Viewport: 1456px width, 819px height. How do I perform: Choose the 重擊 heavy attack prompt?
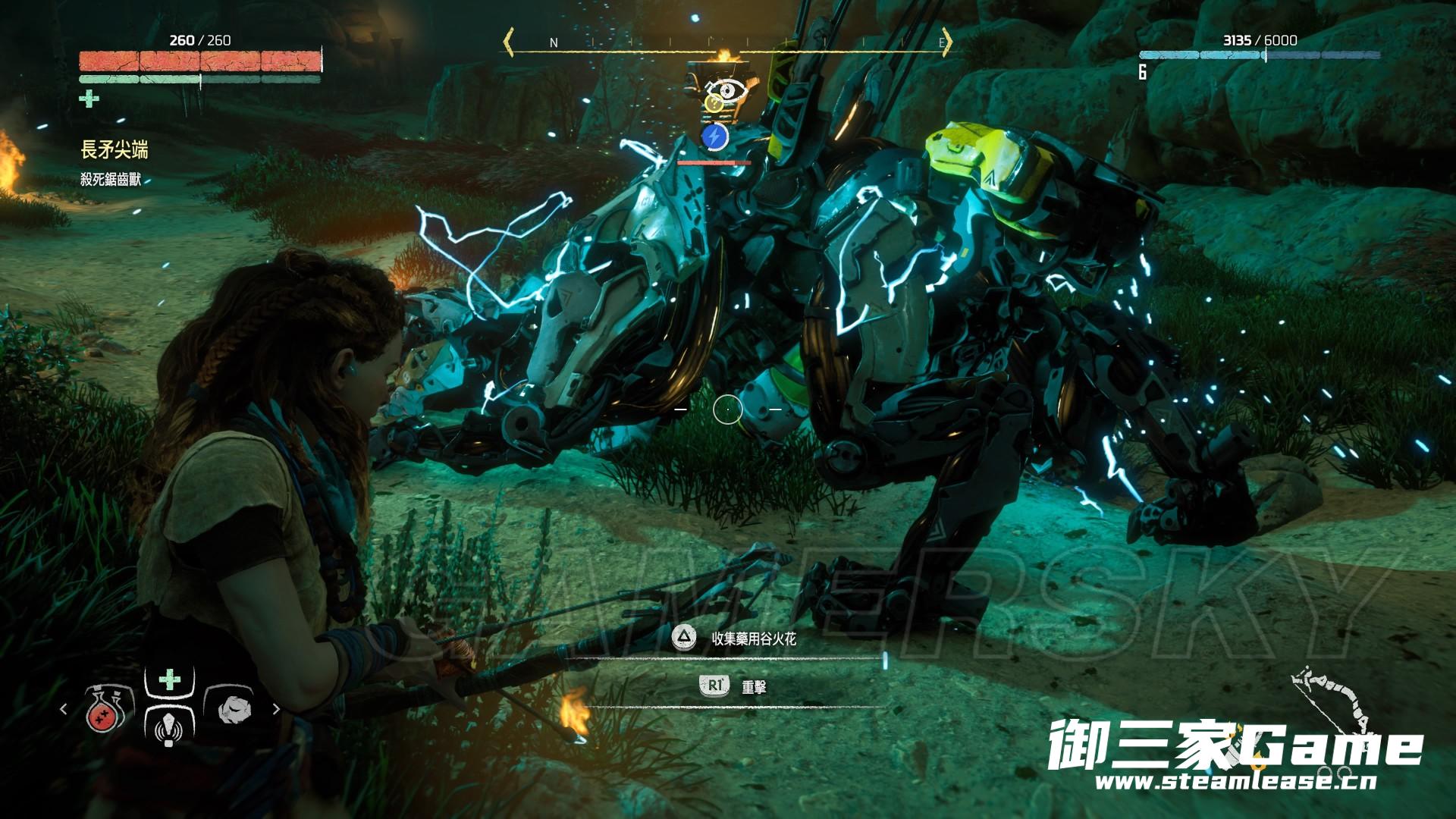(753, 687)
